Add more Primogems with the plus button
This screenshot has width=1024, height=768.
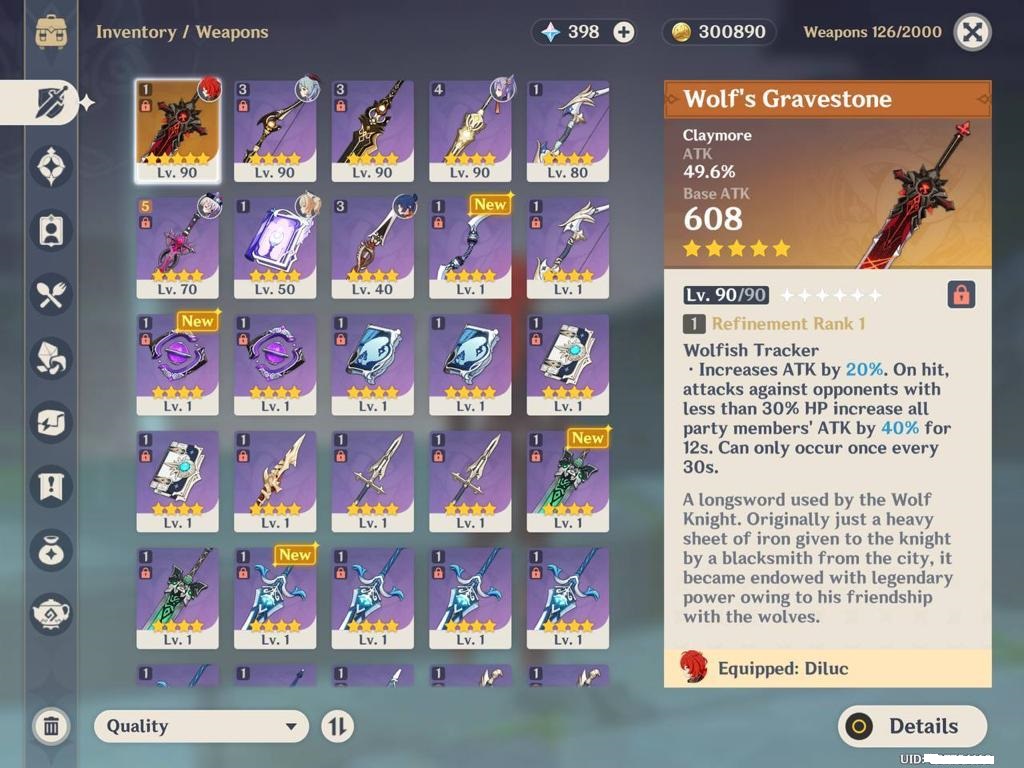coord(623,32)
